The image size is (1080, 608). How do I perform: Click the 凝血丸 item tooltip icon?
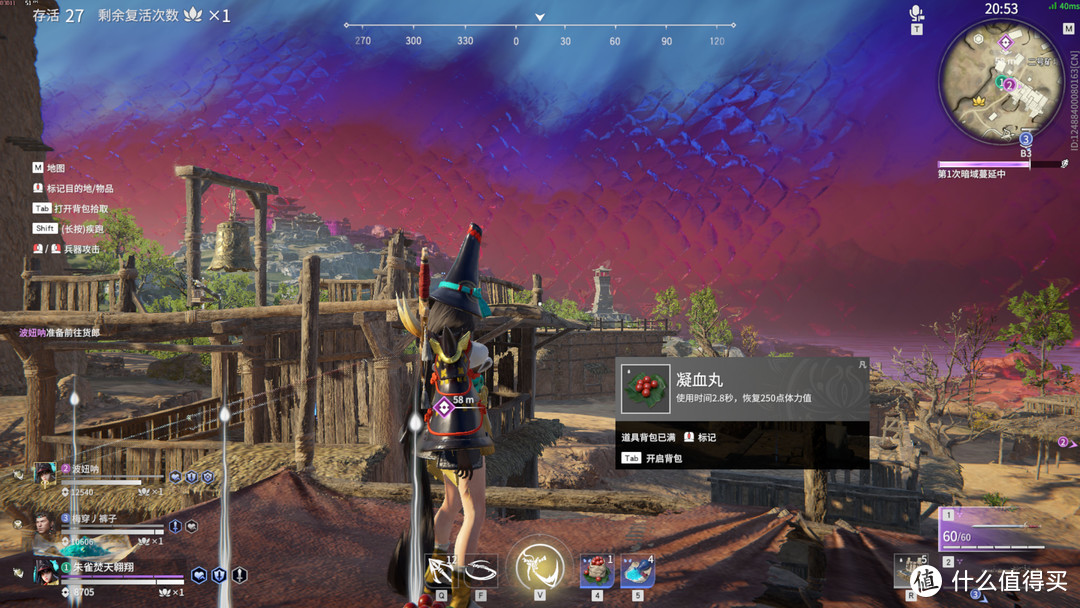(x=645, y=389)
